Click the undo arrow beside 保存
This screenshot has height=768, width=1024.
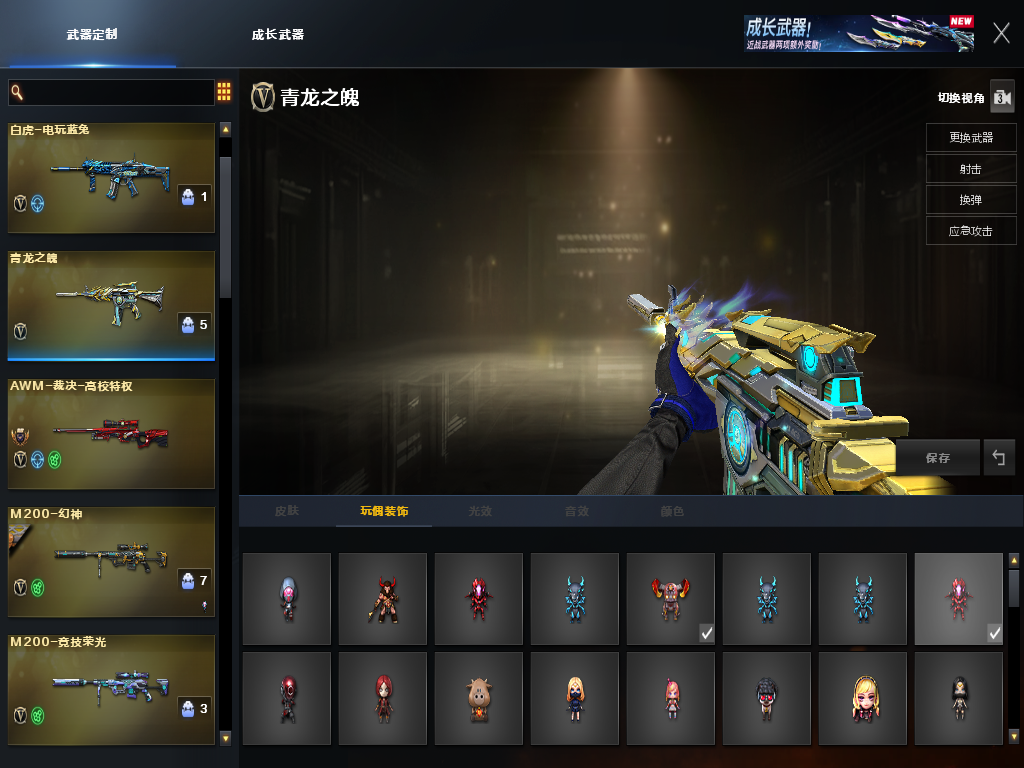pyautogui.click(x=998, y=458)
